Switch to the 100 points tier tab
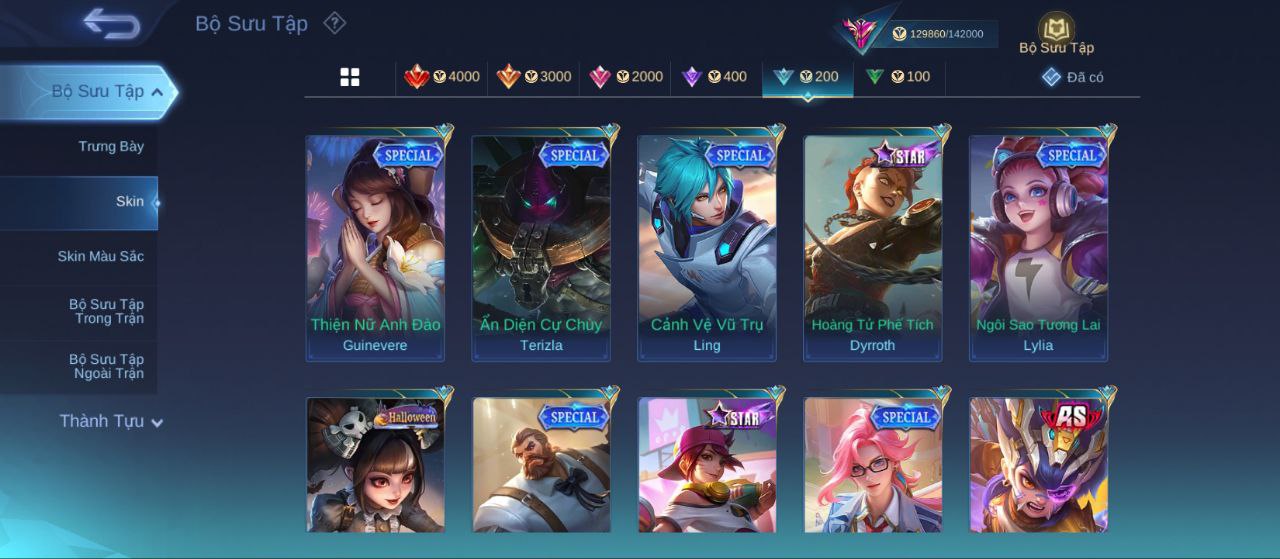The image size is (1280, 559). point(898,77)
